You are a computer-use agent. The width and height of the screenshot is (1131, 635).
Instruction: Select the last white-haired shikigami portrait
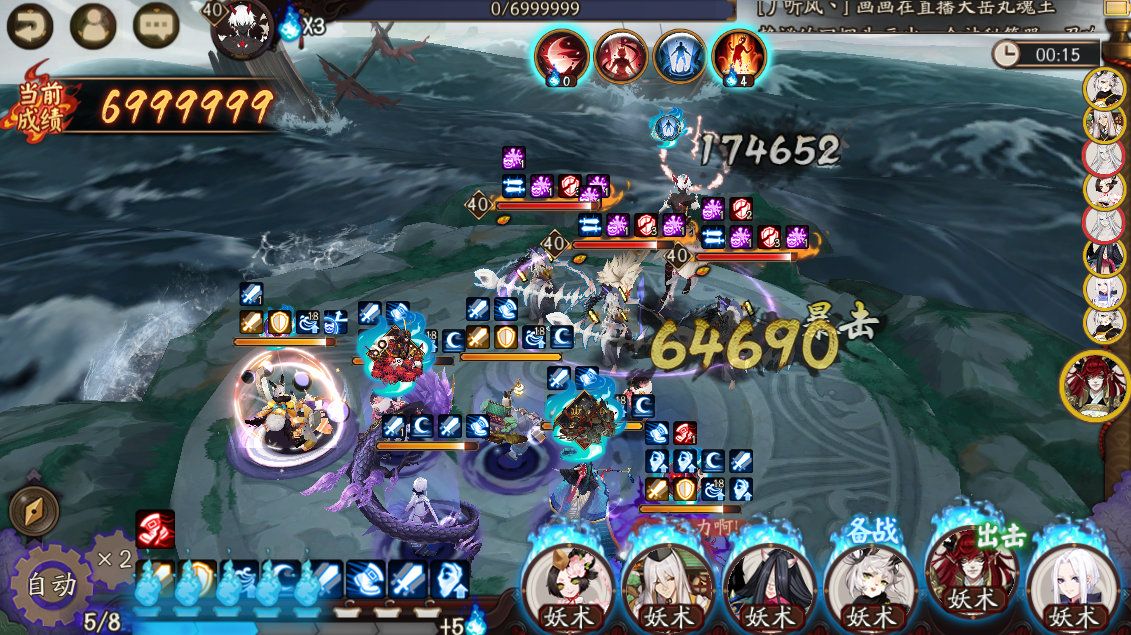(1072, 580)
